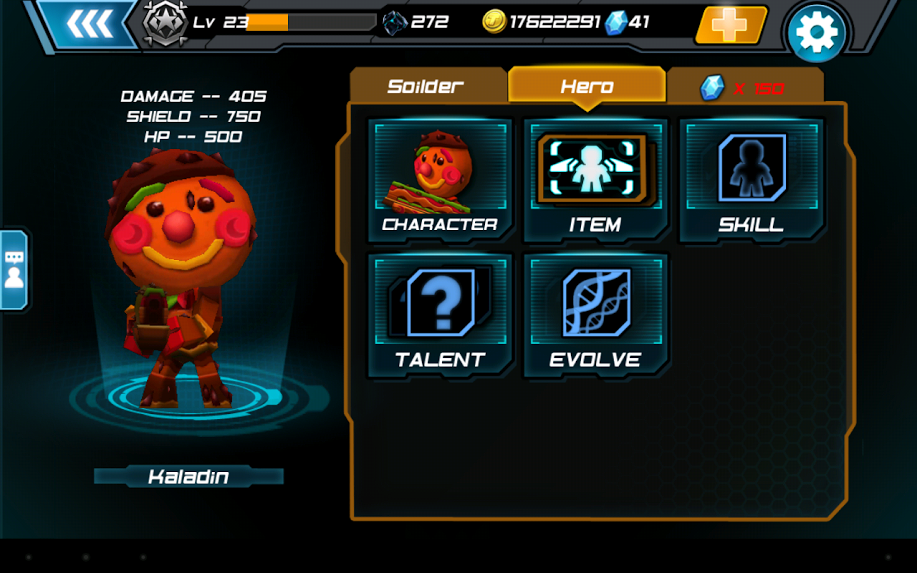Select the Talent question mark tile
This screenshot has width=917, height=573.
click(440, 315)
